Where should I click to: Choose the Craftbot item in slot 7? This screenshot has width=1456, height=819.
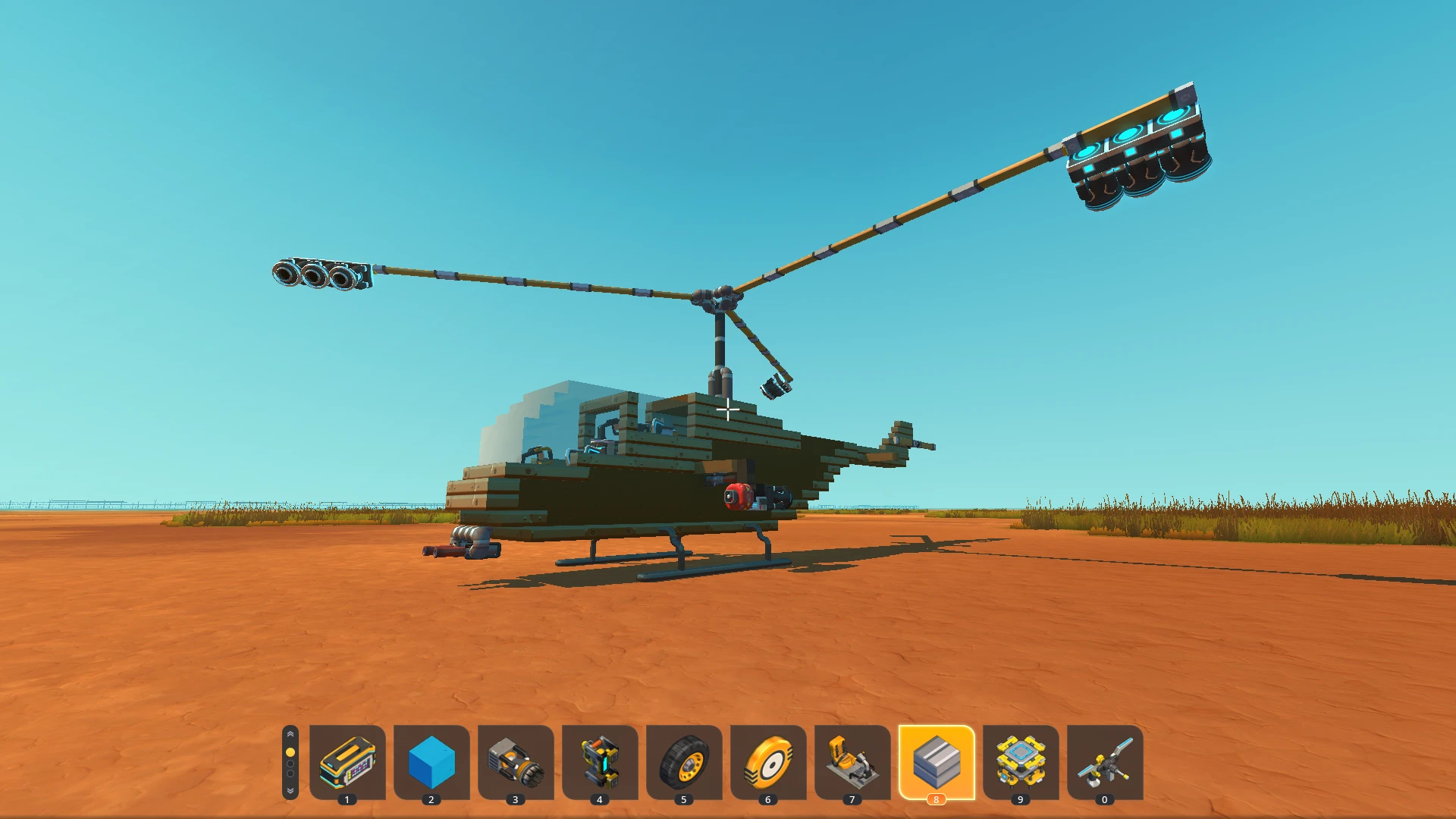852,764
